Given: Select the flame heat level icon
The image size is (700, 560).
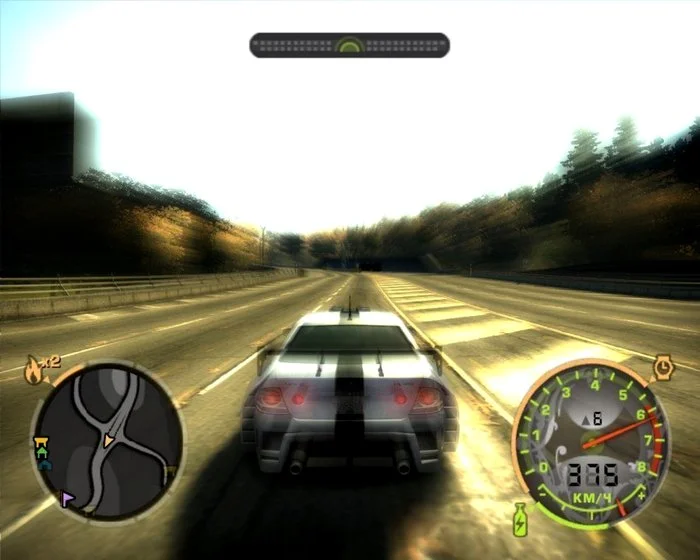Looking at the screenshot, I should [x=34, y=370].
